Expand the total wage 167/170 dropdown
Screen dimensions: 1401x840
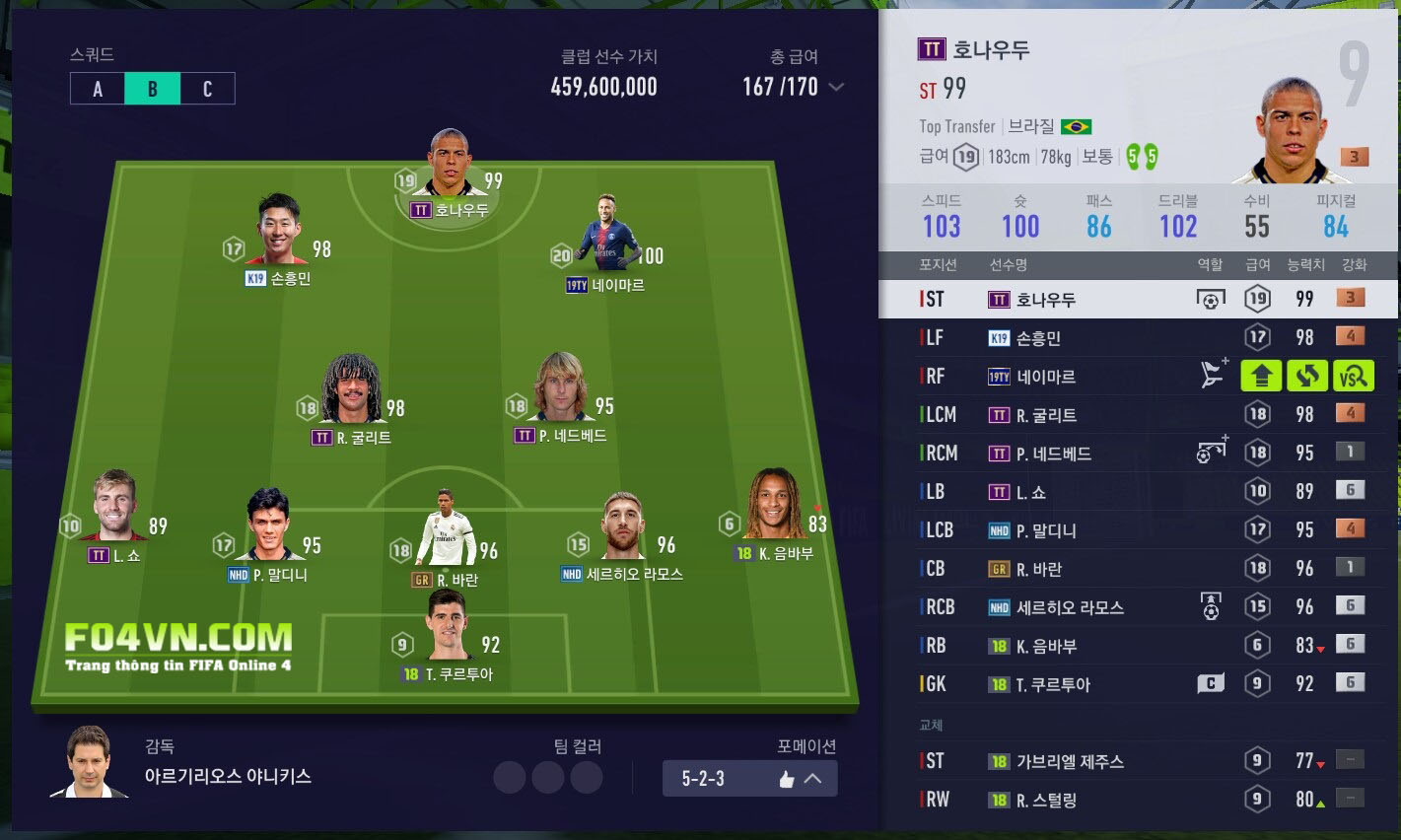pos(836,87)
